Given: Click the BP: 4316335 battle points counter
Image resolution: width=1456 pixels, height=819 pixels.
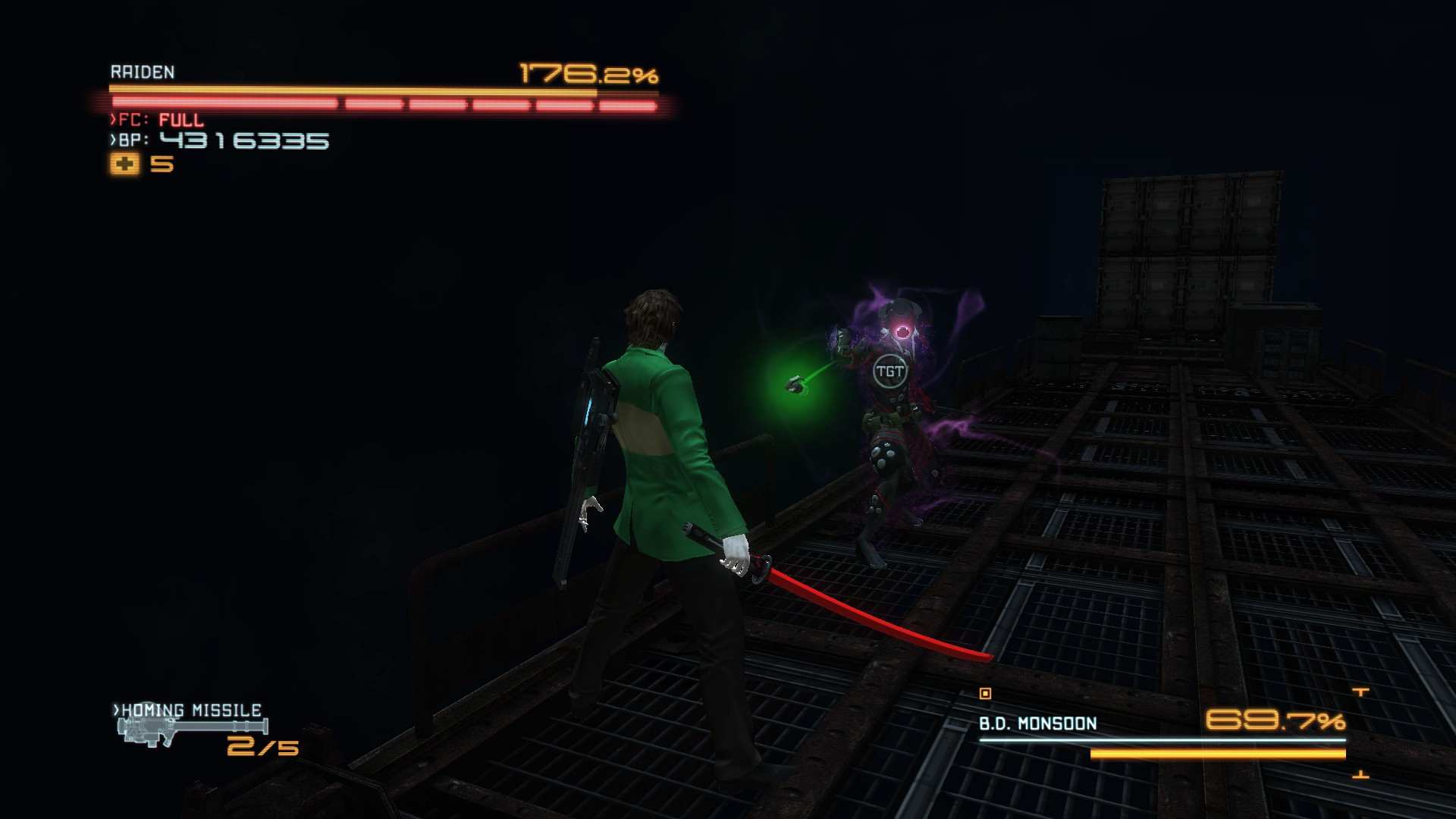Looking at the screenshot, I should pyautogui.click(x=218, y=140).
